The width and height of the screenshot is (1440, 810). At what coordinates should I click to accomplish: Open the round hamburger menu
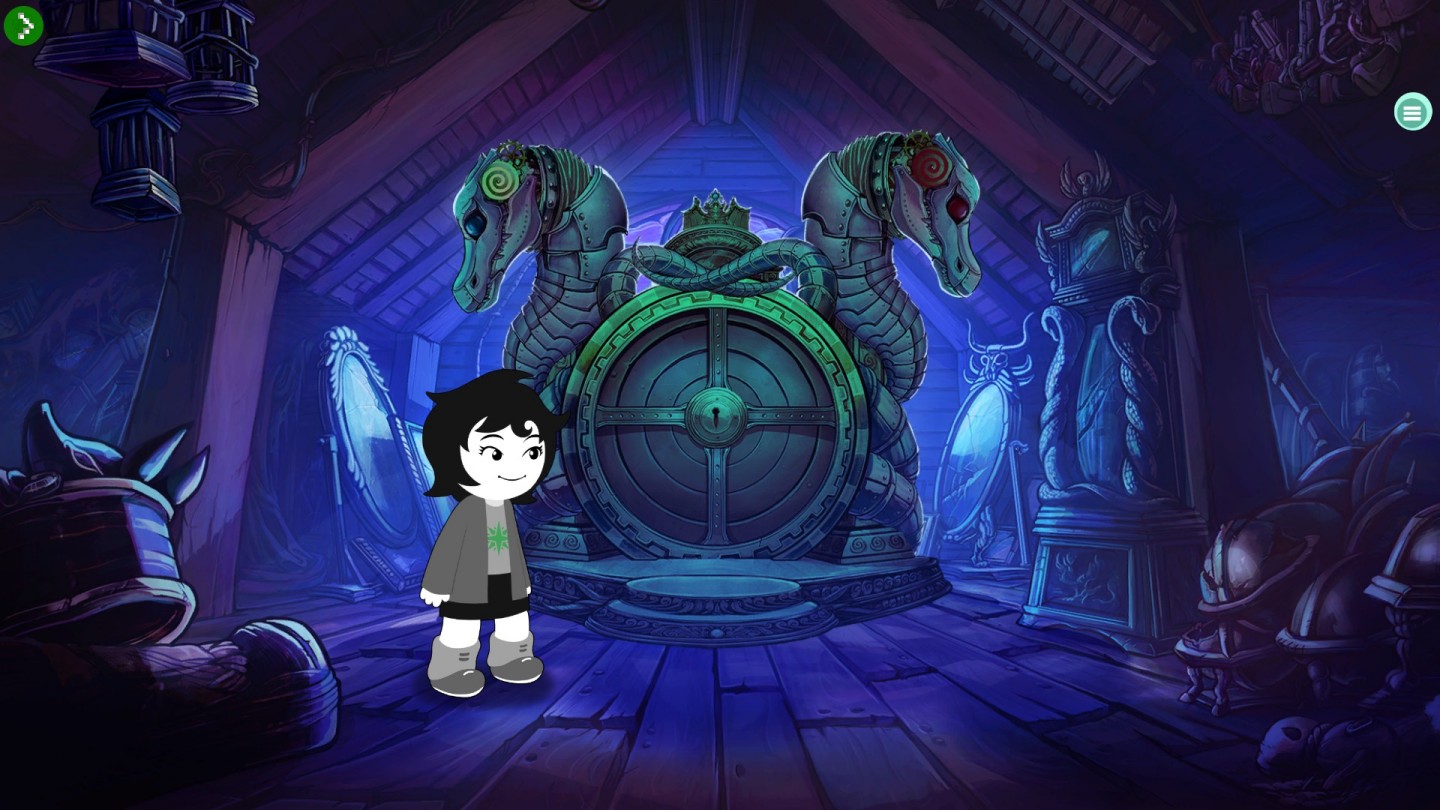(x=1412, y=112)
